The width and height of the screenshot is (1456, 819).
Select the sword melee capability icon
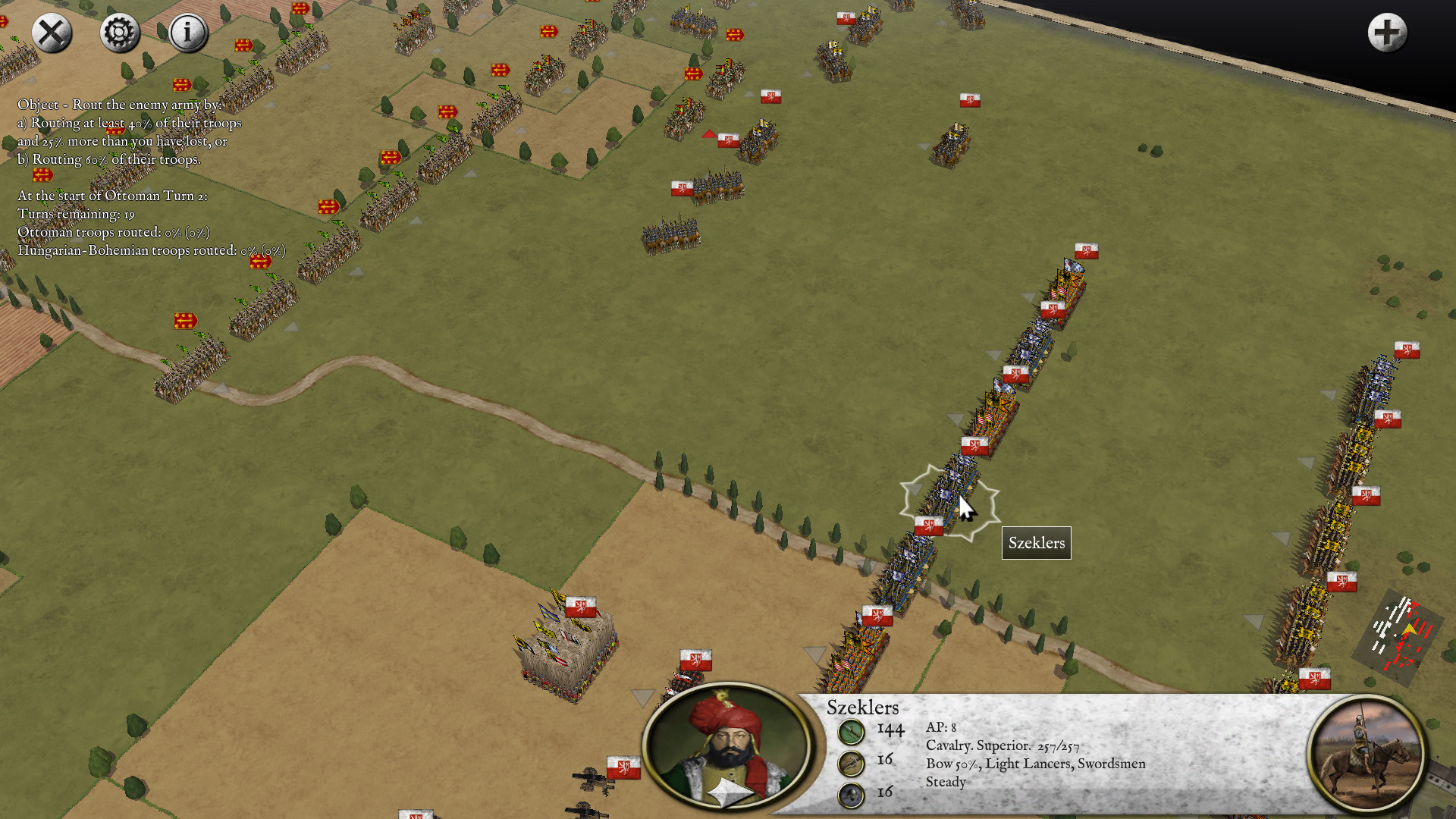click(852, 730)
